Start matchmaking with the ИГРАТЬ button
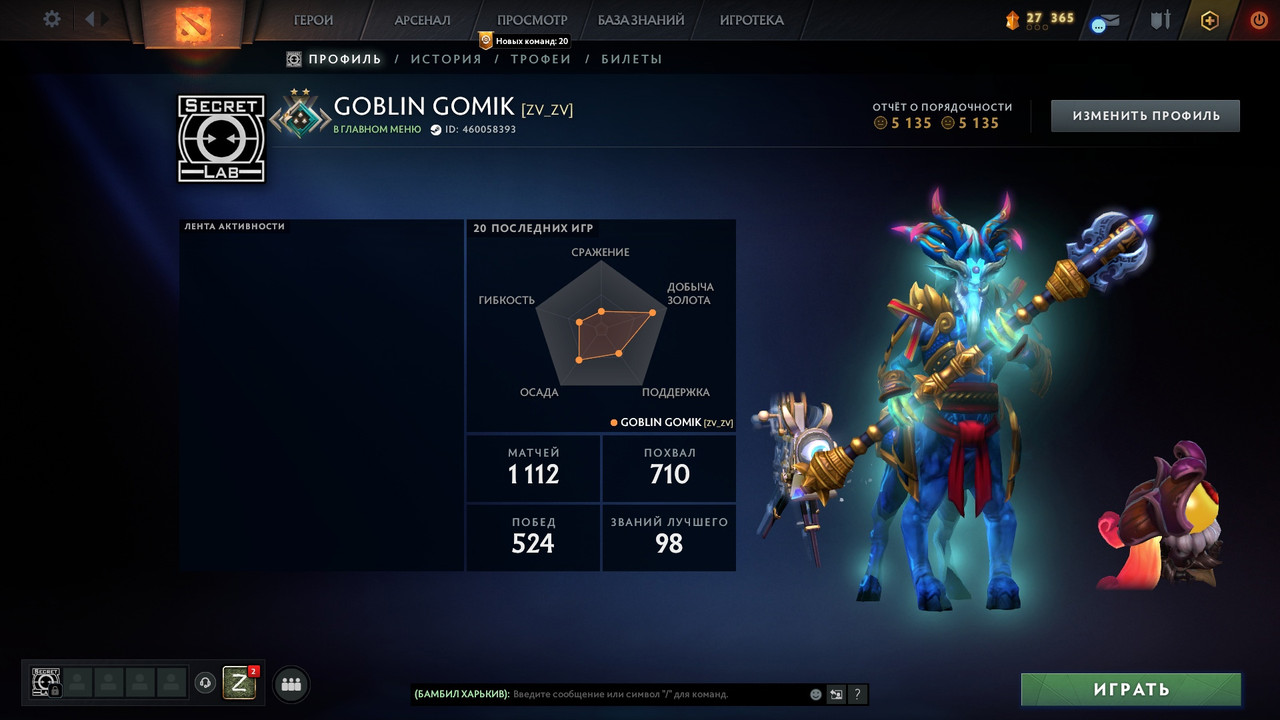 point(1131,689)
